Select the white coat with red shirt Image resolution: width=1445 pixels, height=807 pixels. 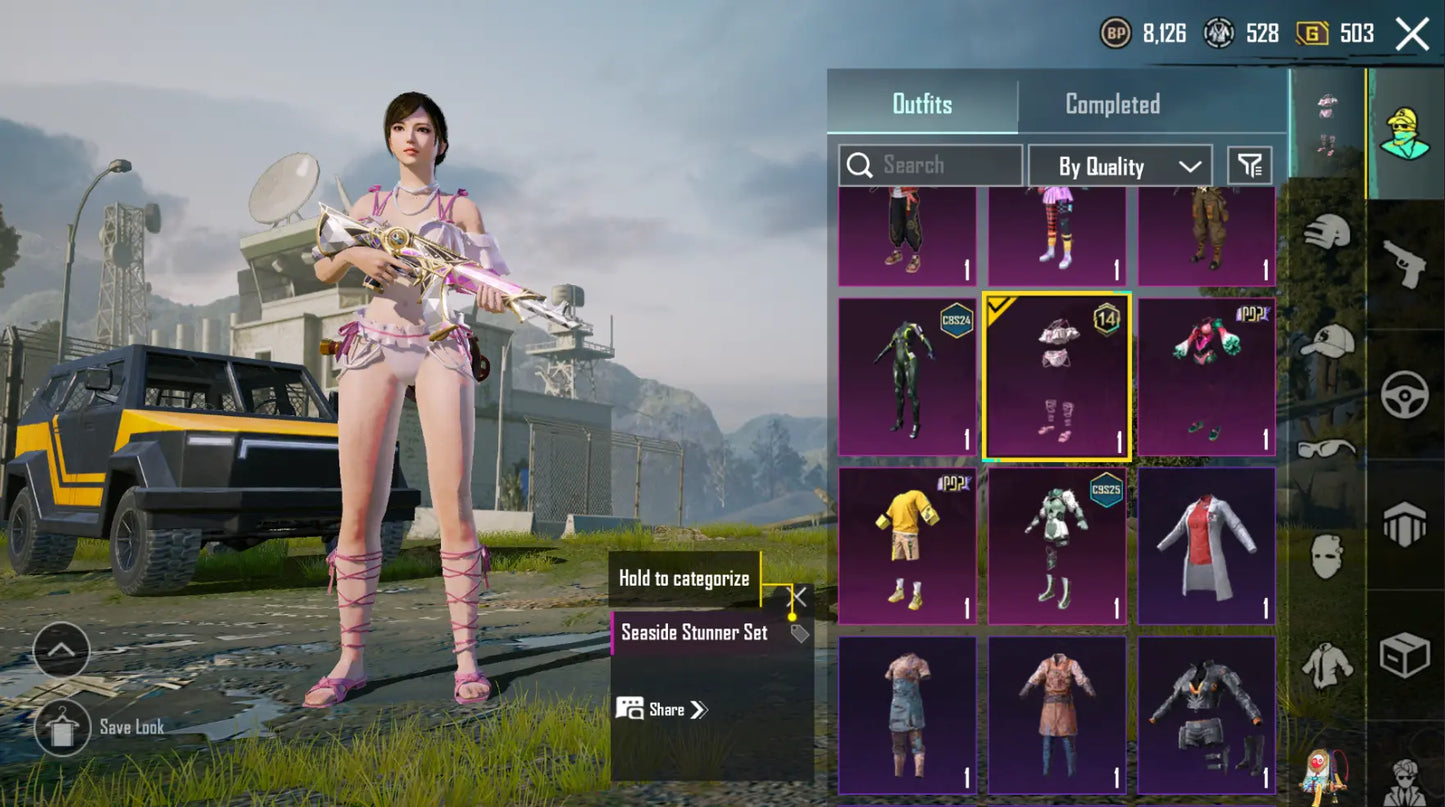[x=1206, y=546]
